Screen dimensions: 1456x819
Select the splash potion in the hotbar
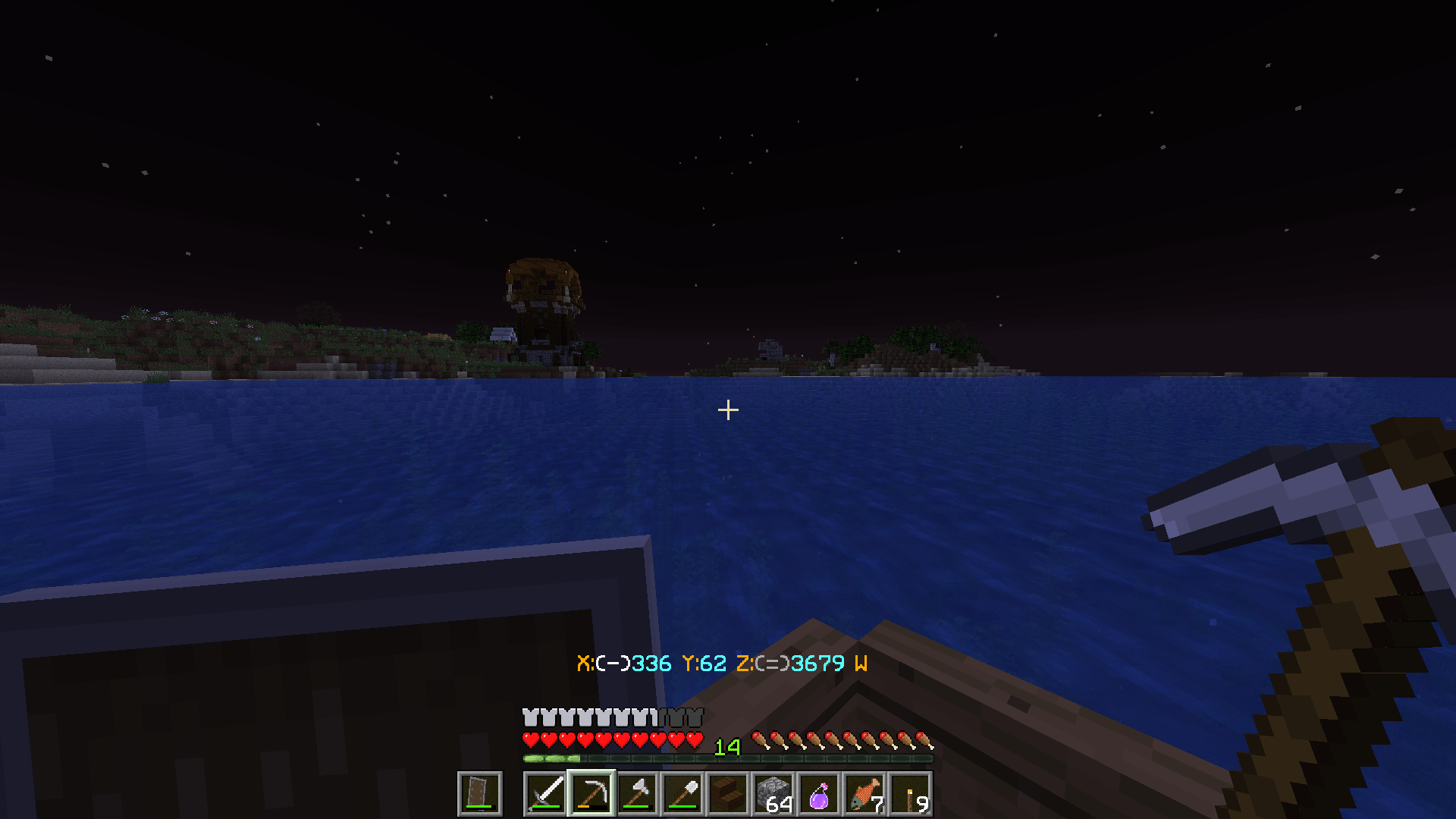[x=818, y=793]
